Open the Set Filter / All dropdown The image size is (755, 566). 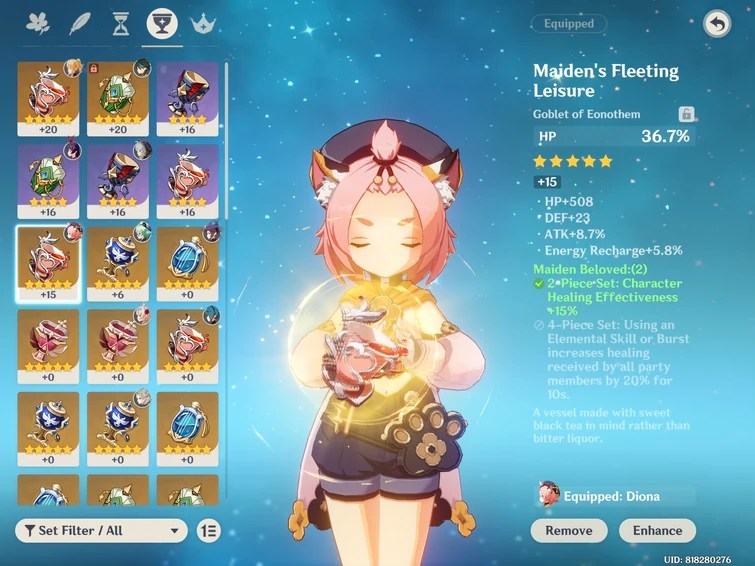click(101, 530)
